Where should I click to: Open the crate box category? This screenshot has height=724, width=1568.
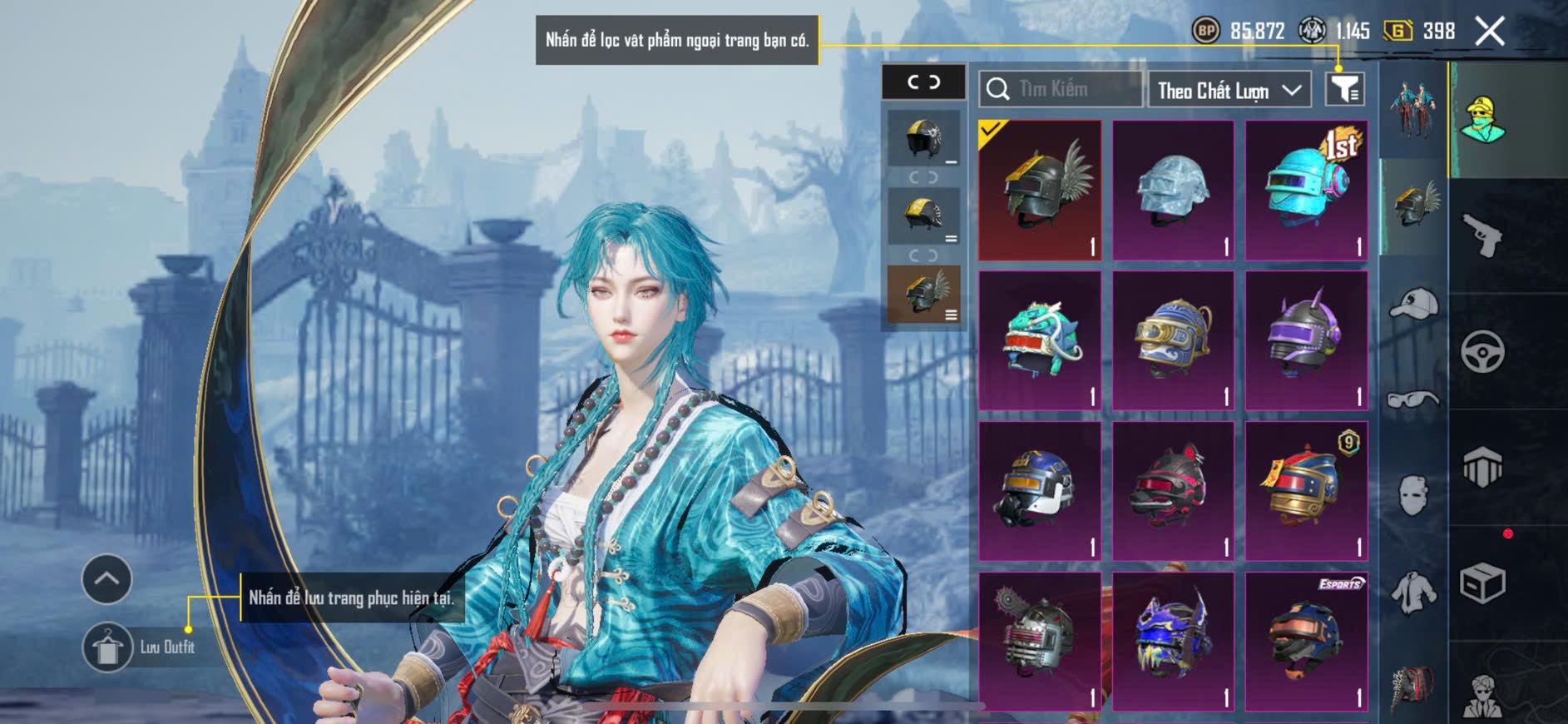(1482, 583)
